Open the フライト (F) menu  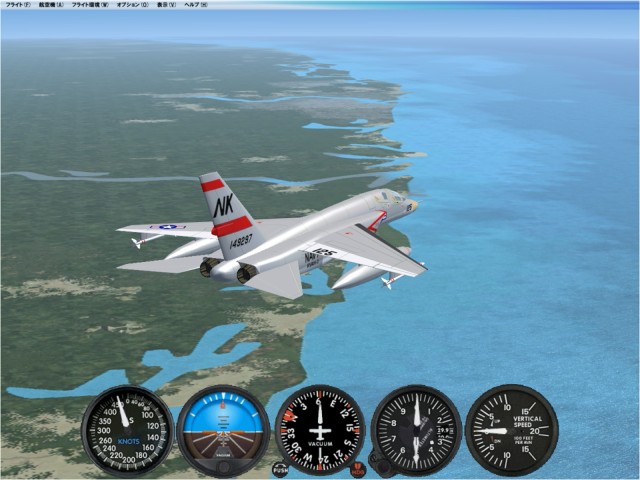point(17,5)
